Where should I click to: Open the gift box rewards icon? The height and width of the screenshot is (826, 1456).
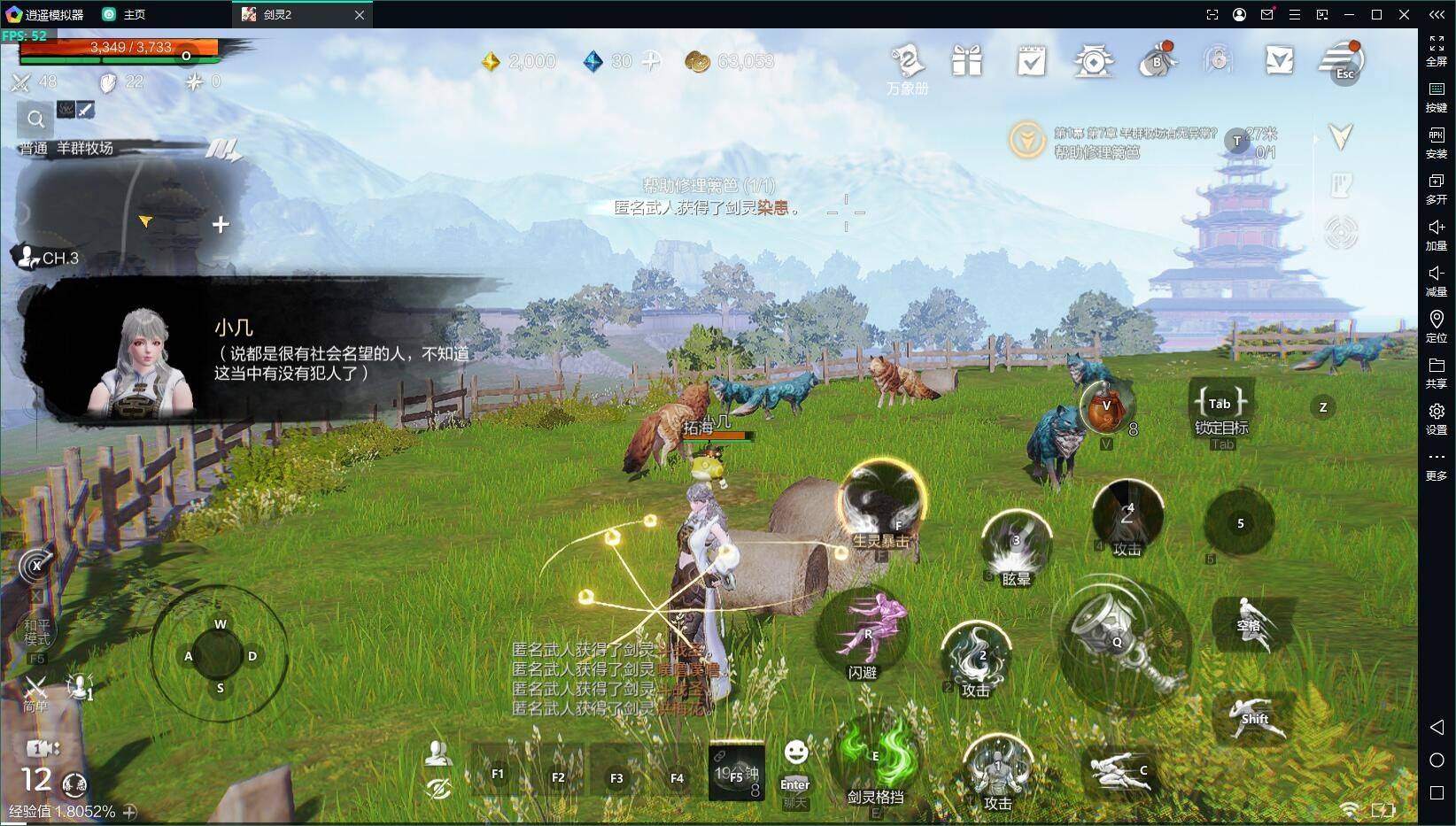[x=967, y=61]
